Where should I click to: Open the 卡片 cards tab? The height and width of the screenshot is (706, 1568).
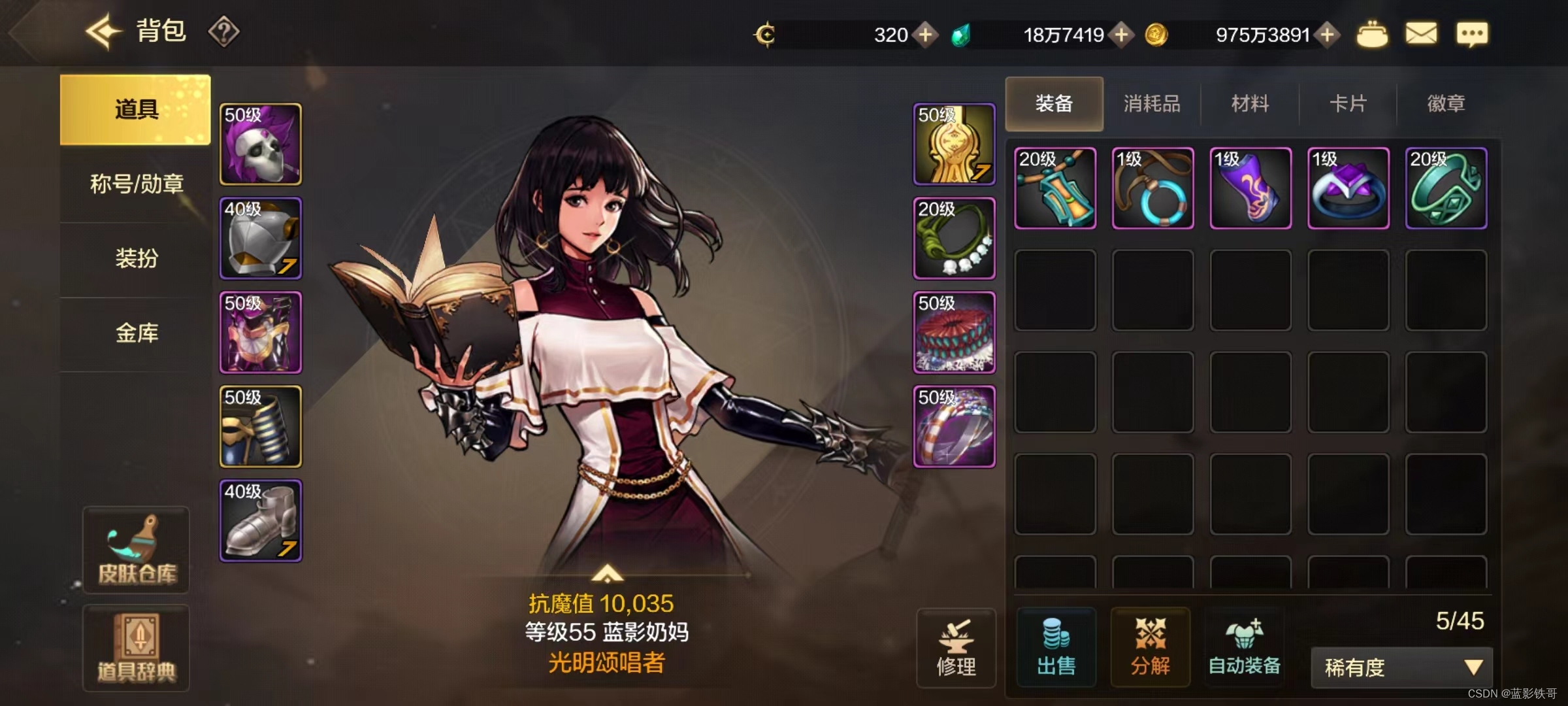click(1348, 104)
